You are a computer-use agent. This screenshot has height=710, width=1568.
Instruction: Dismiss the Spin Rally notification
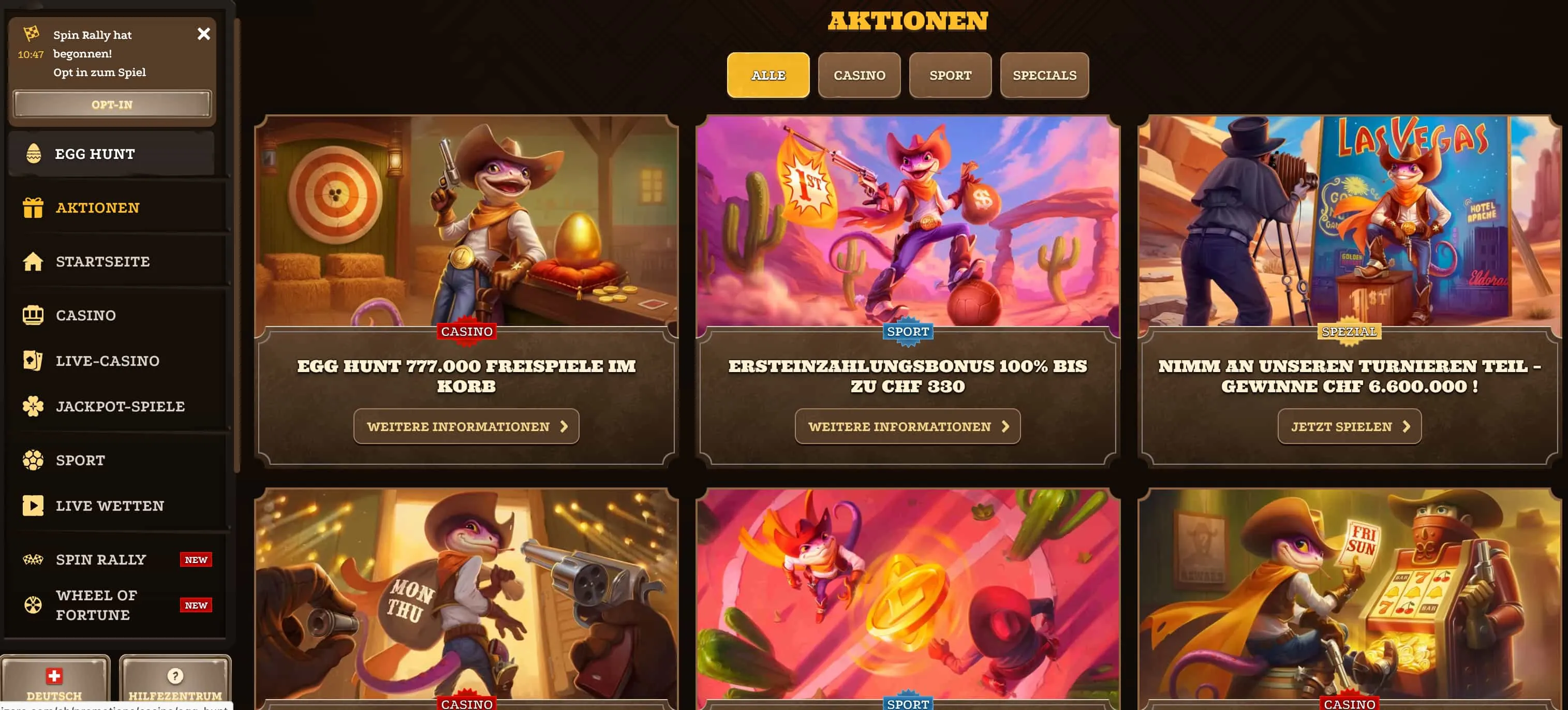click(x=204, y=34)
